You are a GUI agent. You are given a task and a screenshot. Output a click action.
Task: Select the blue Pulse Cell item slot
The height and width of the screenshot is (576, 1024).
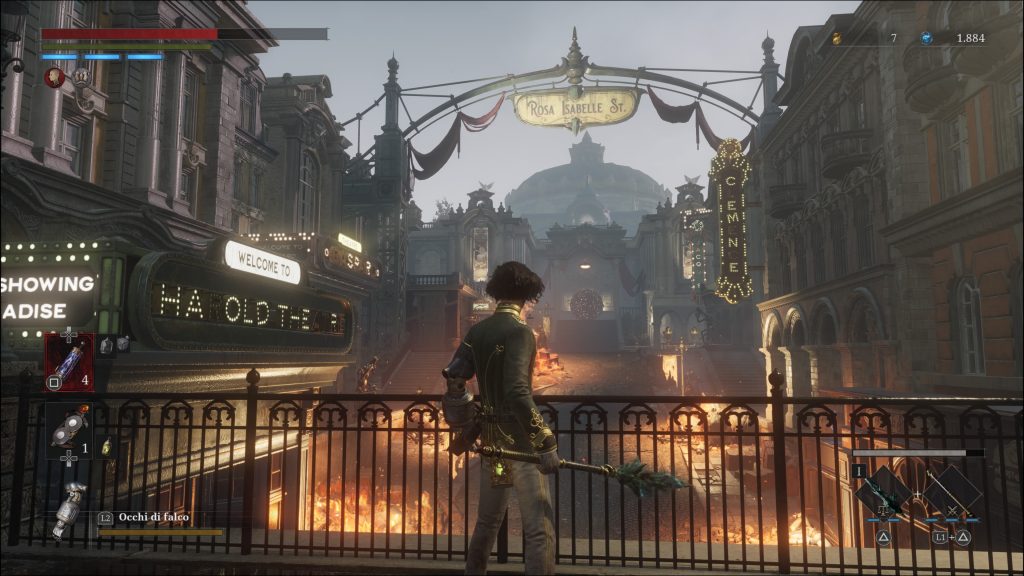[69, 361]
